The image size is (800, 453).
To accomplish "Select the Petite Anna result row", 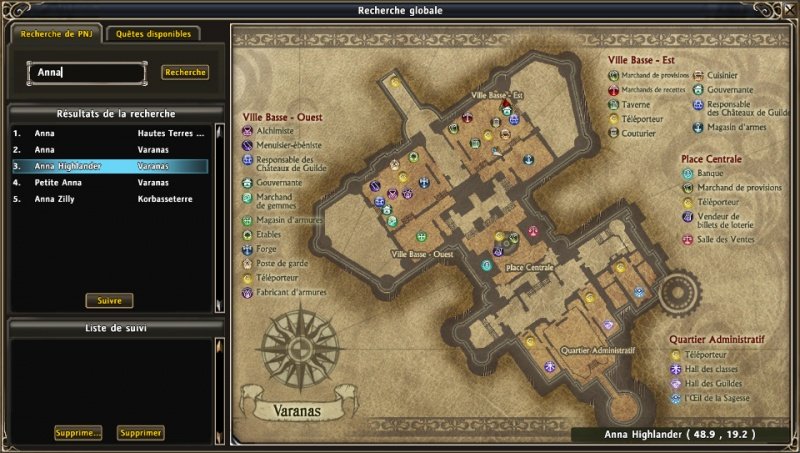I will click(110, 183).
